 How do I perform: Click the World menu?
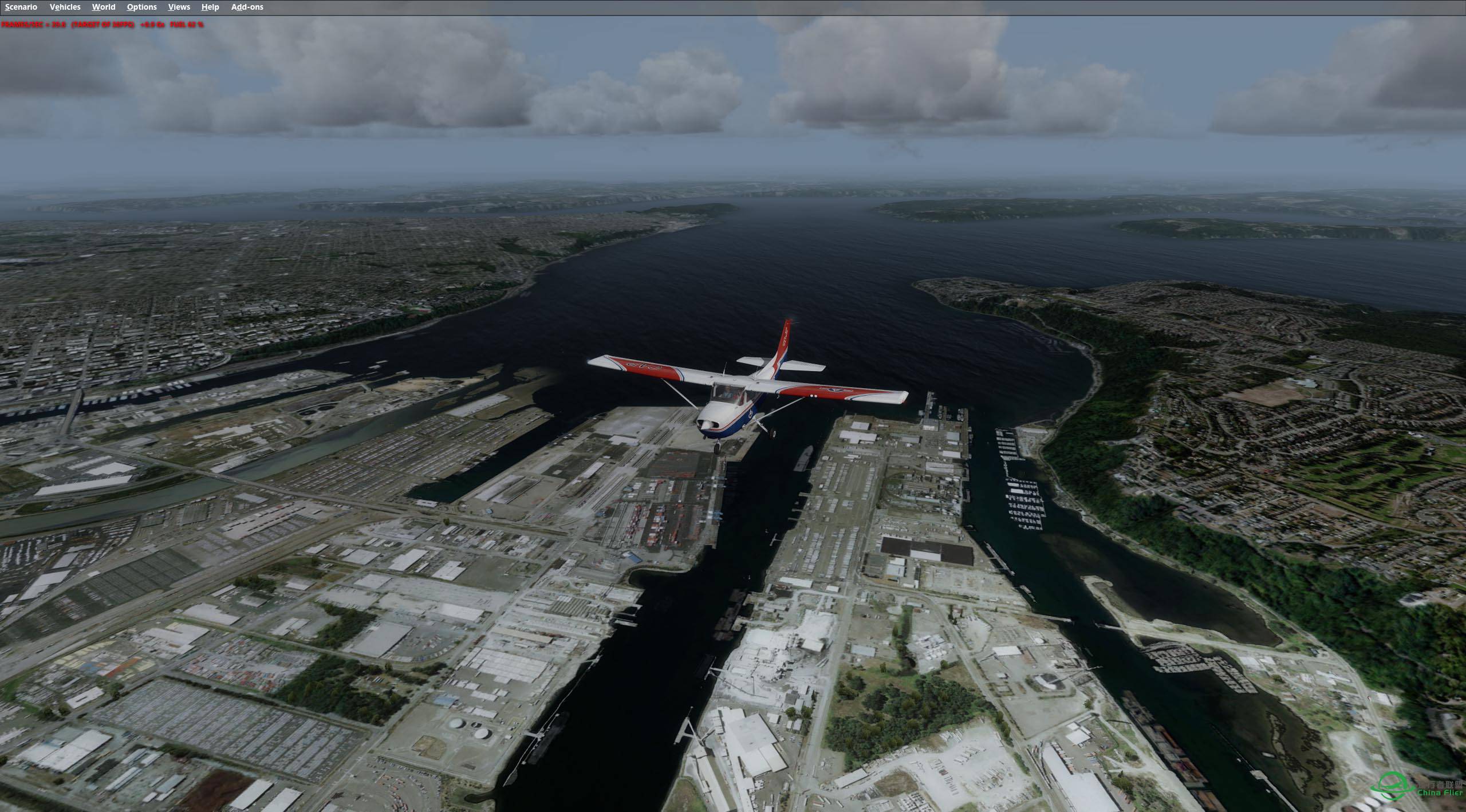pos(104,7)
